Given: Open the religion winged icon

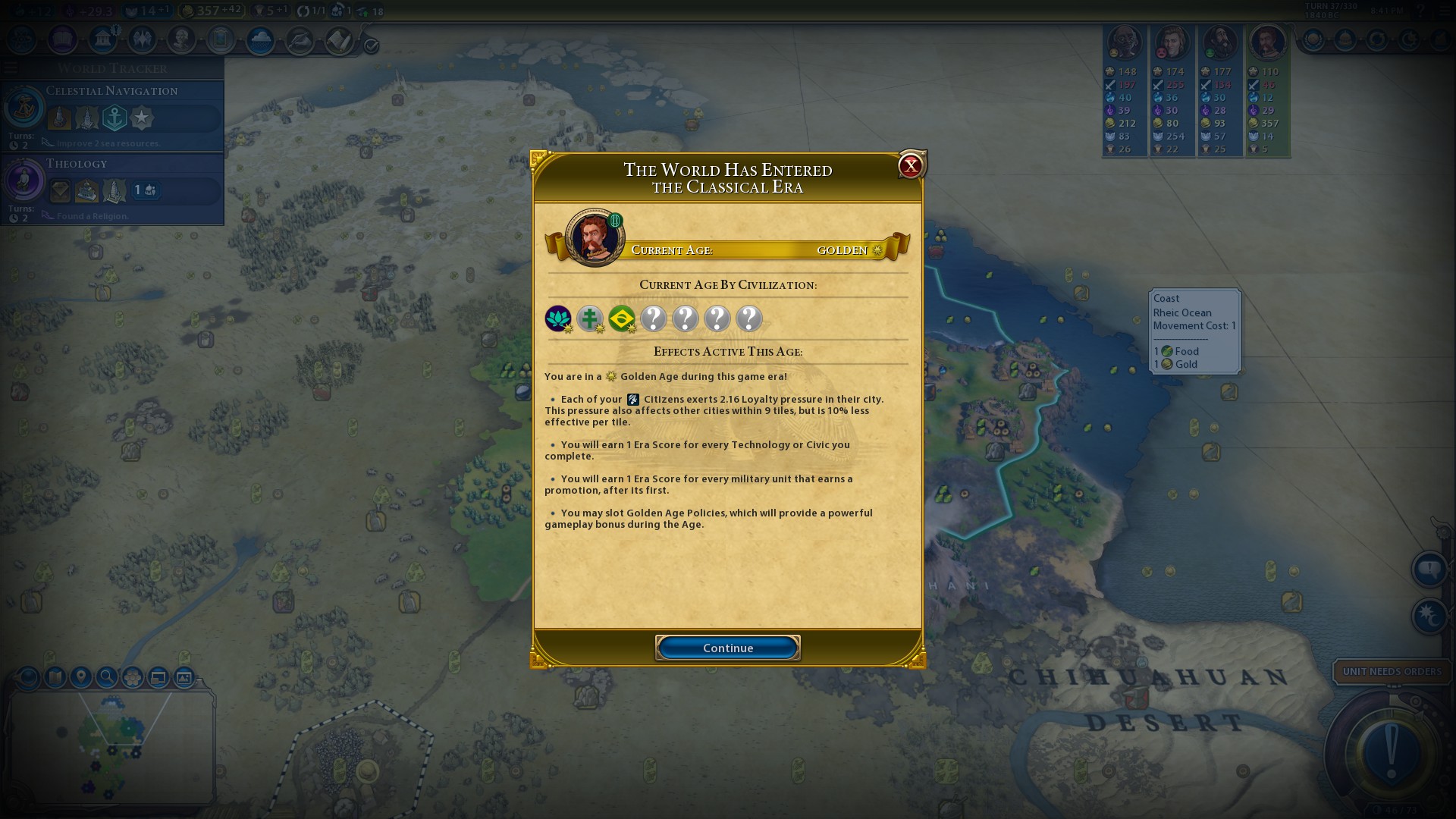Looking at the screenshot, I should point(142,39).
